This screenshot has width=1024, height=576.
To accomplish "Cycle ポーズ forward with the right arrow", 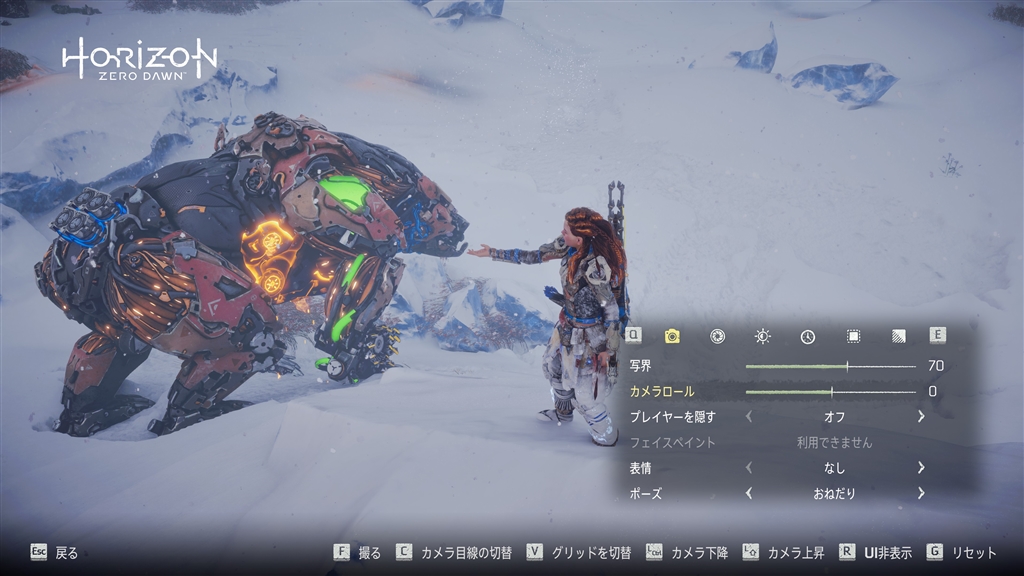I will point(921,493).
